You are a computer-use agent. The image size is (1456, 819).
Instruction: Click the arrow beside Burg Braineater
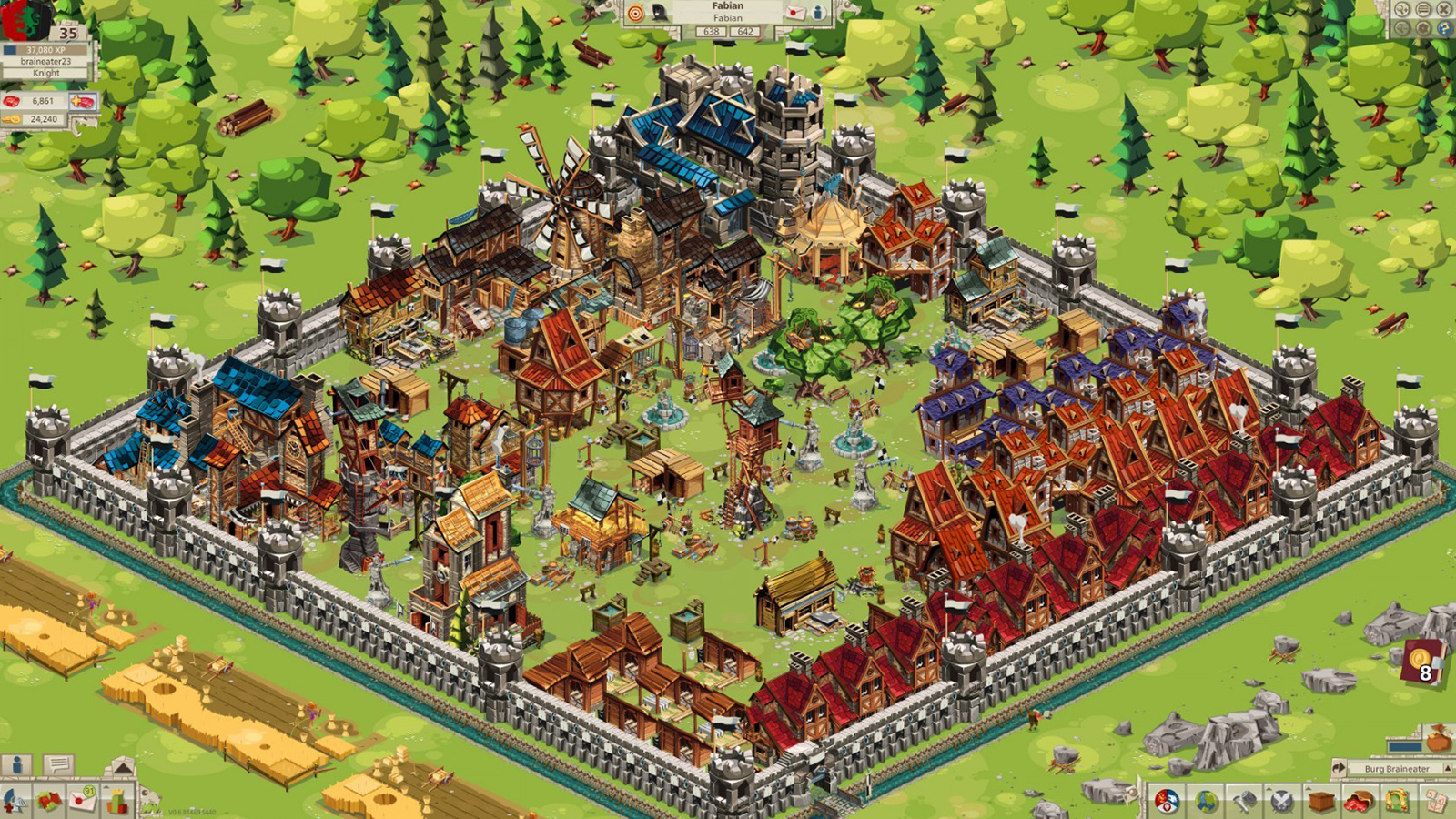(x=1340, y=769)
